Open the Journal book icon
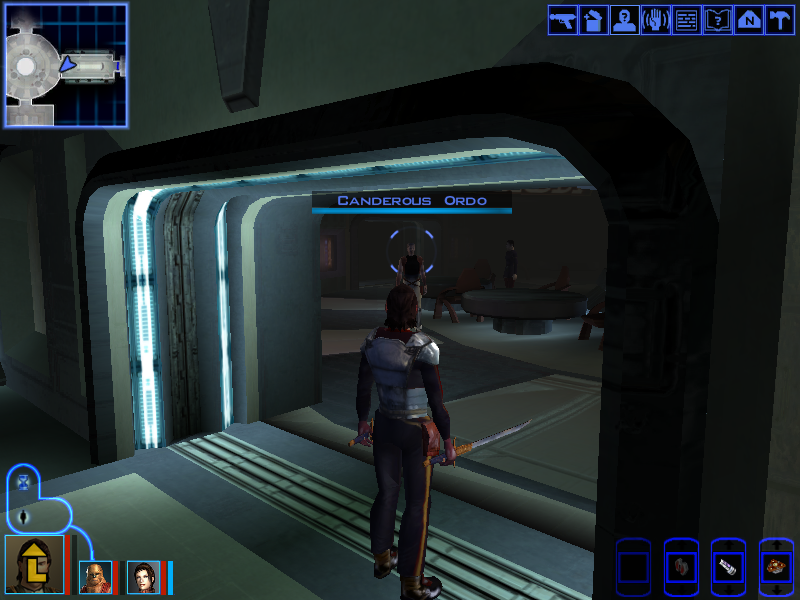800x600 pixels. coord(717,20)
